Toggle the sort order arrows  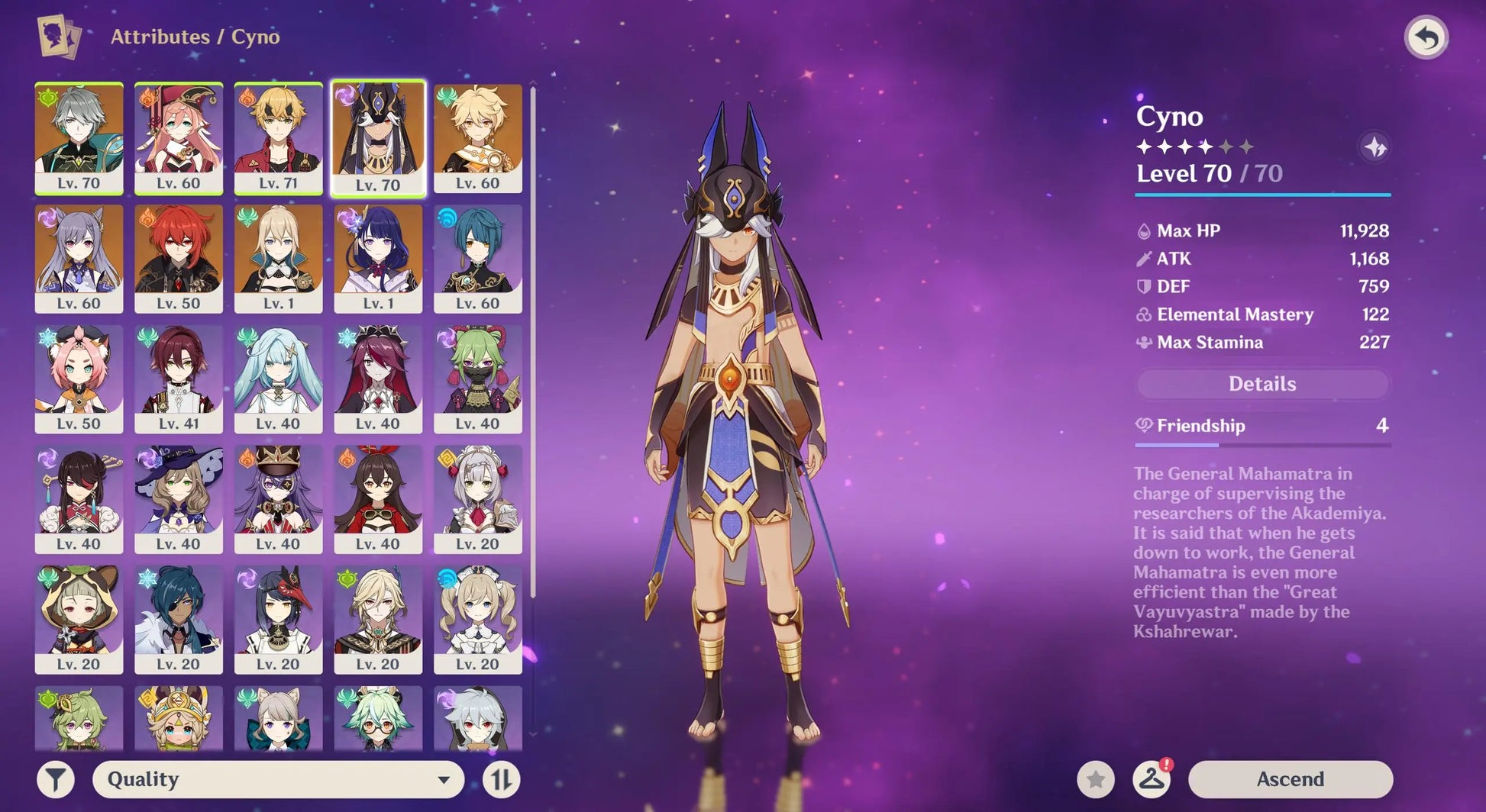pos(501,779)
